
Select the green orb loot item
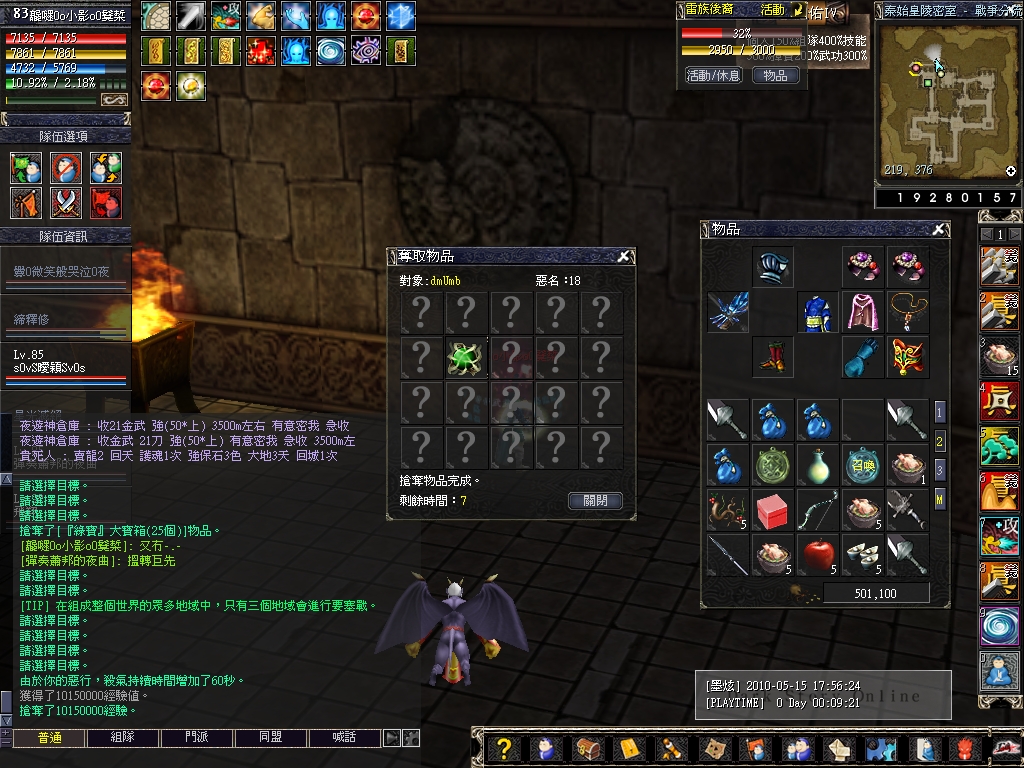(x=466, y=357)
